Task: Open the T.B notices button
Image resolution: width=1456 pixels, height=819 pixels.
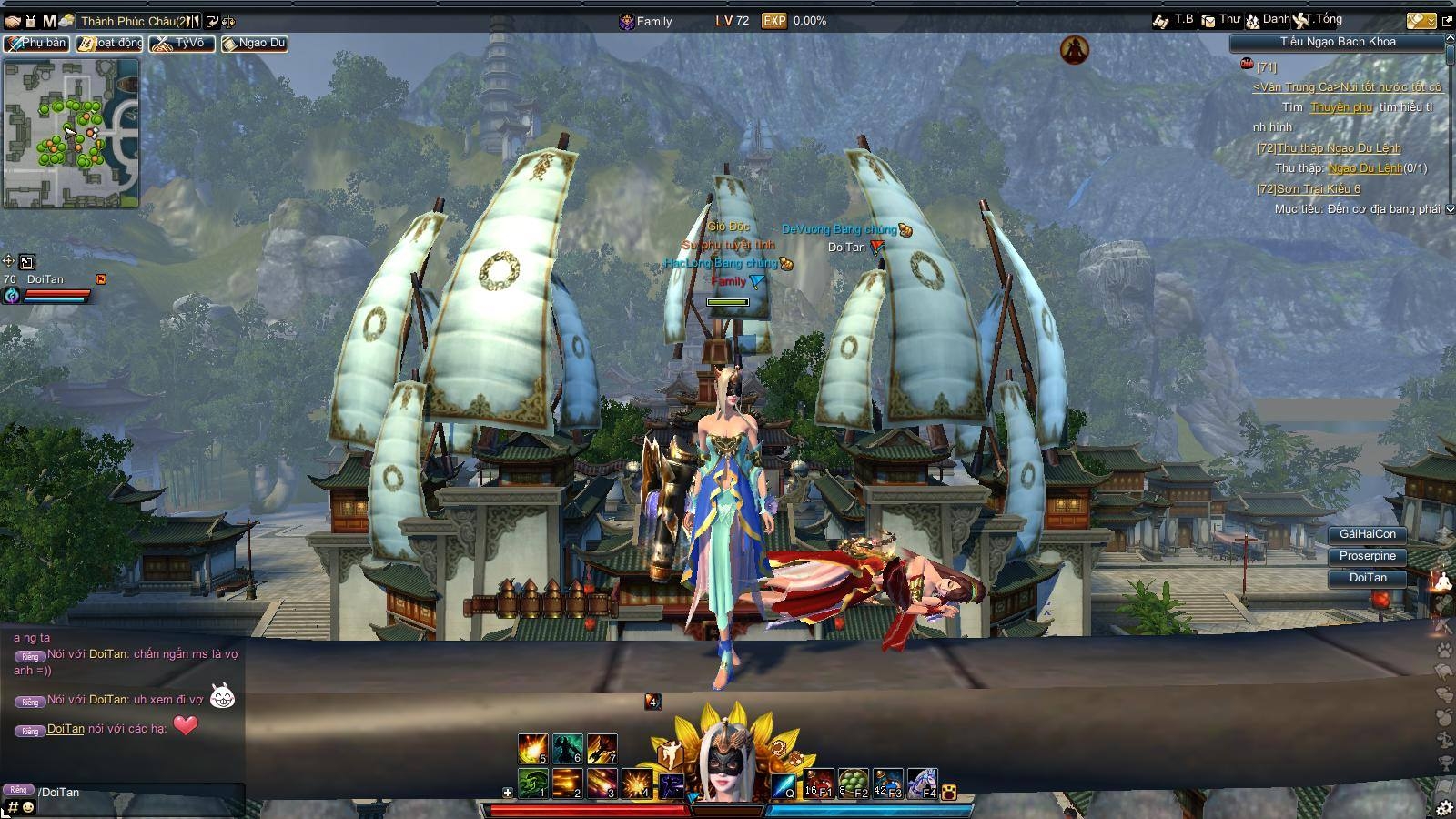Action: coord(1173,20)
